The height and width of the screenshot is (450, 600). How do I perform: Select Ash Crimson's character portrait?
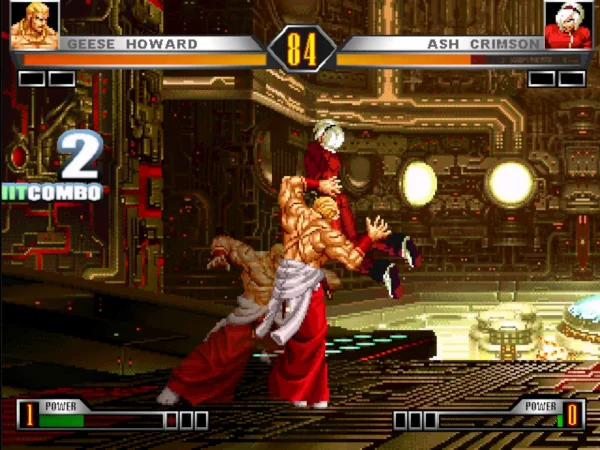[x=566, y=25]
